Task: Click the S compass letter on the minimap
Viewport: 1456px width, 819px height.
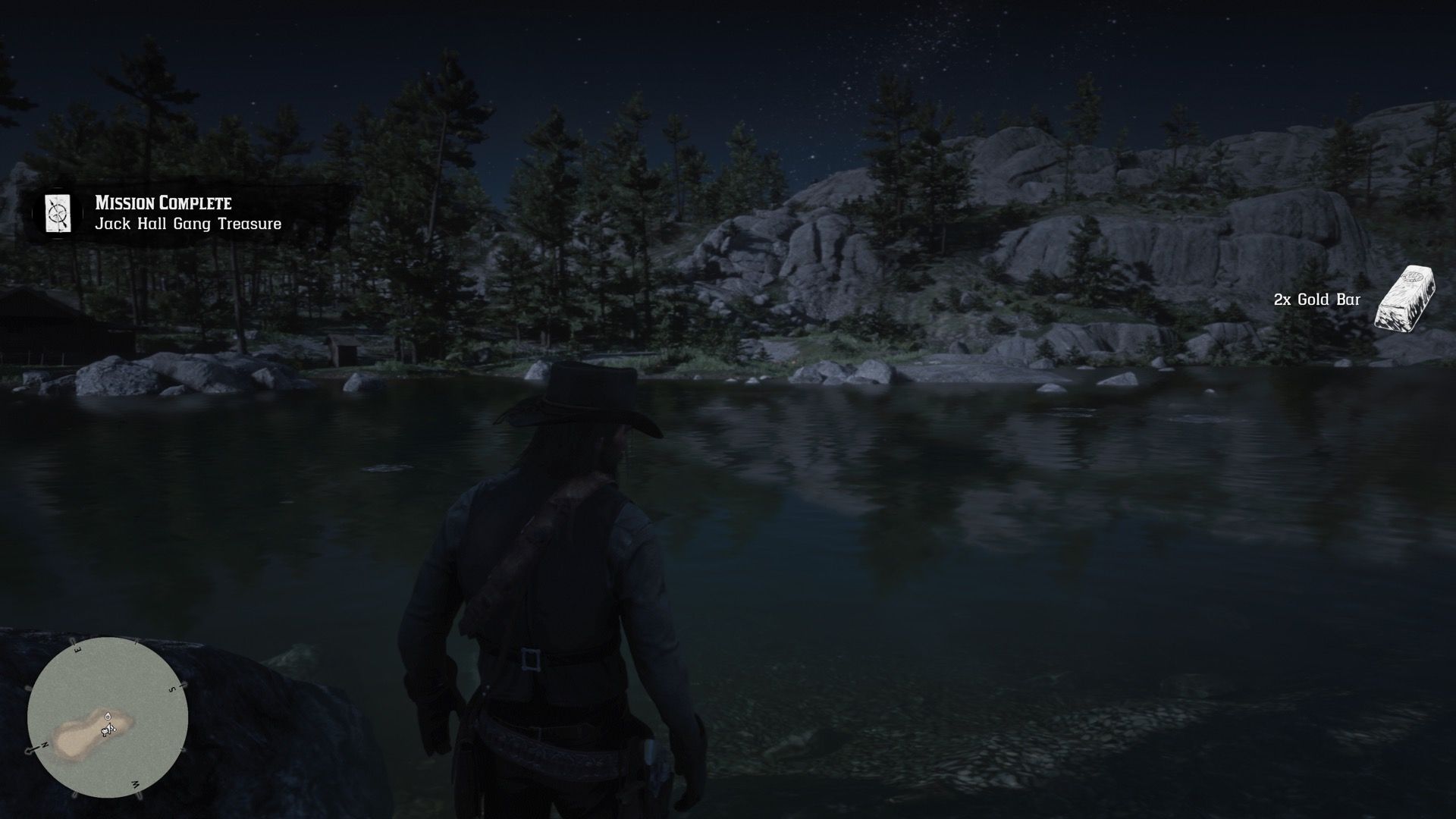Action: point(171,689)
